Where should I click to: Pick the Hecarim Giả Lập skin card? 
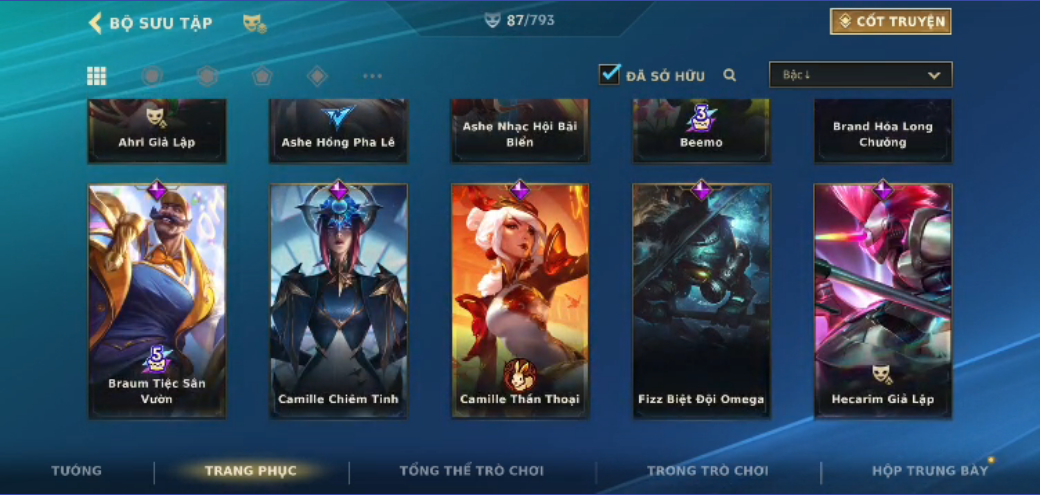pyautogui.click(x=882, y=300)
